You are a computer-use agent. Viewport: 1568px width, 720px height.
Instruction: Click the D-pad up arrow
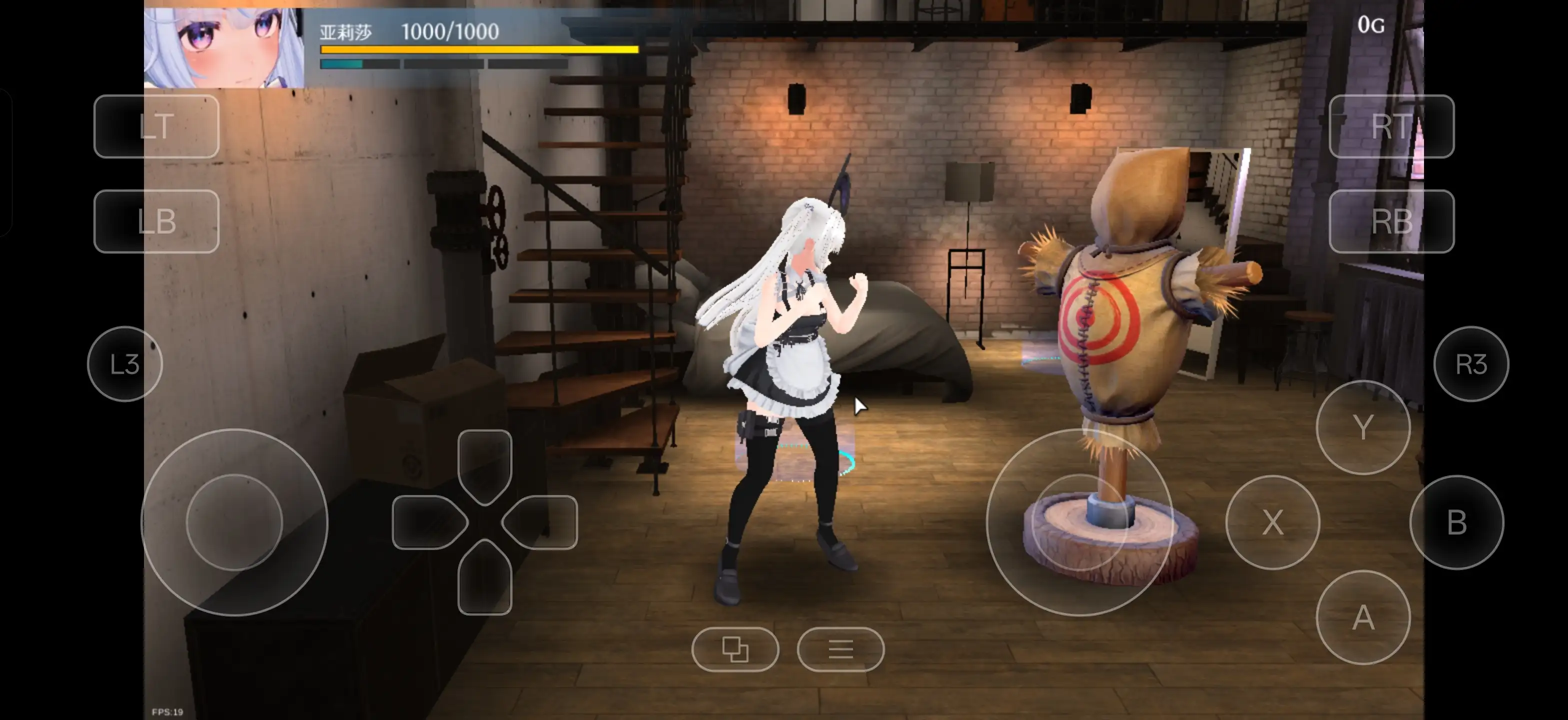point(484,464)
